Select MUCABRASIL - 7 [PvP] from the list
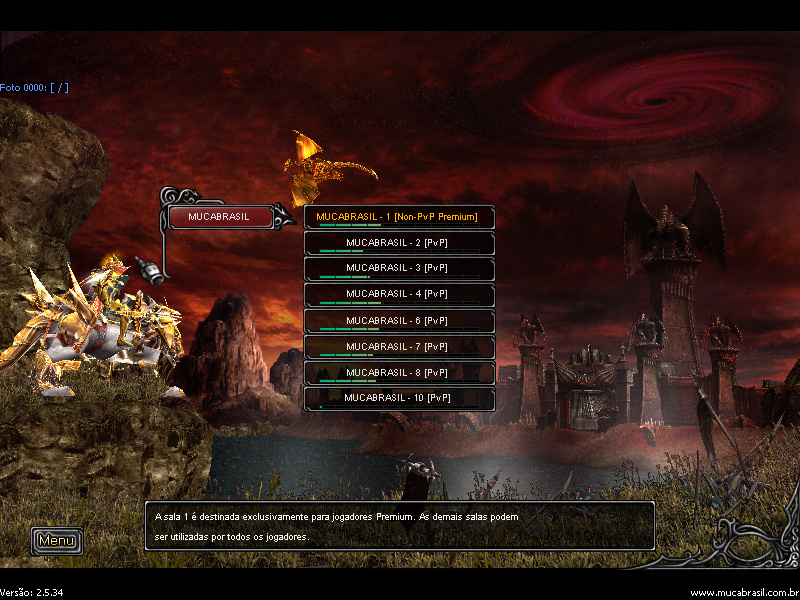800x600 pixels. coord(399,347)
